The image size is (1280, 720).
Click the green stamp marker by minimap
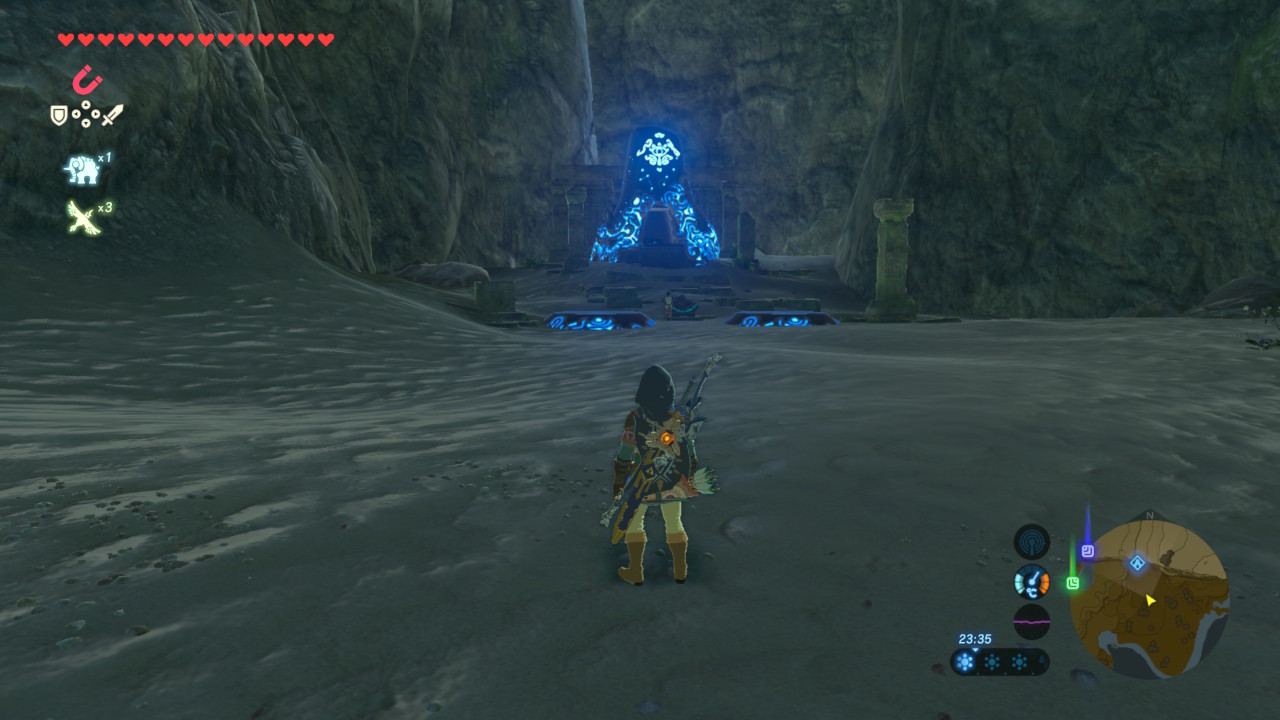click(x=1073, y=582)
